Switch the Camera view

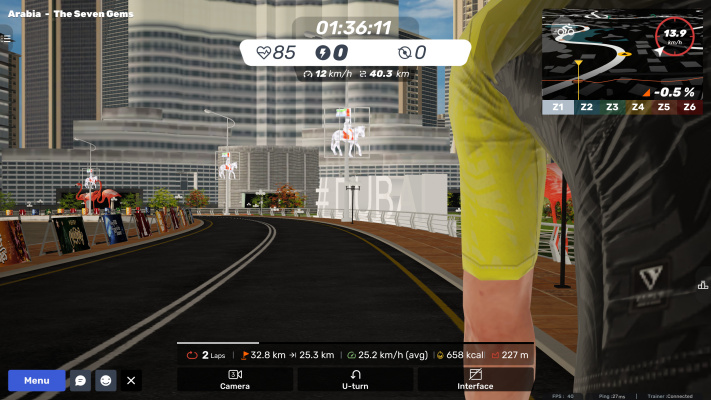[x=235, y=379]
